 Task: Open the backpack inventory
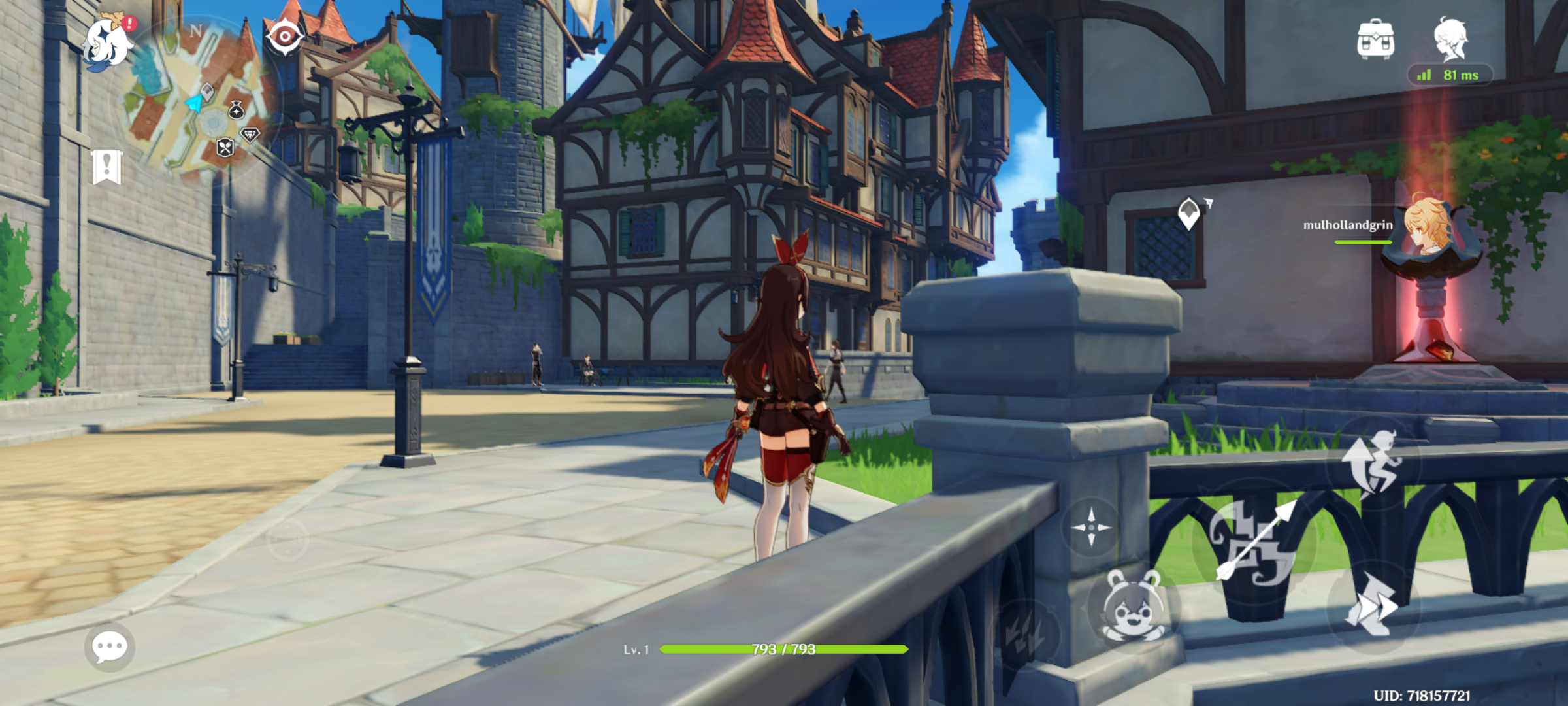[x=1375, y=39]
